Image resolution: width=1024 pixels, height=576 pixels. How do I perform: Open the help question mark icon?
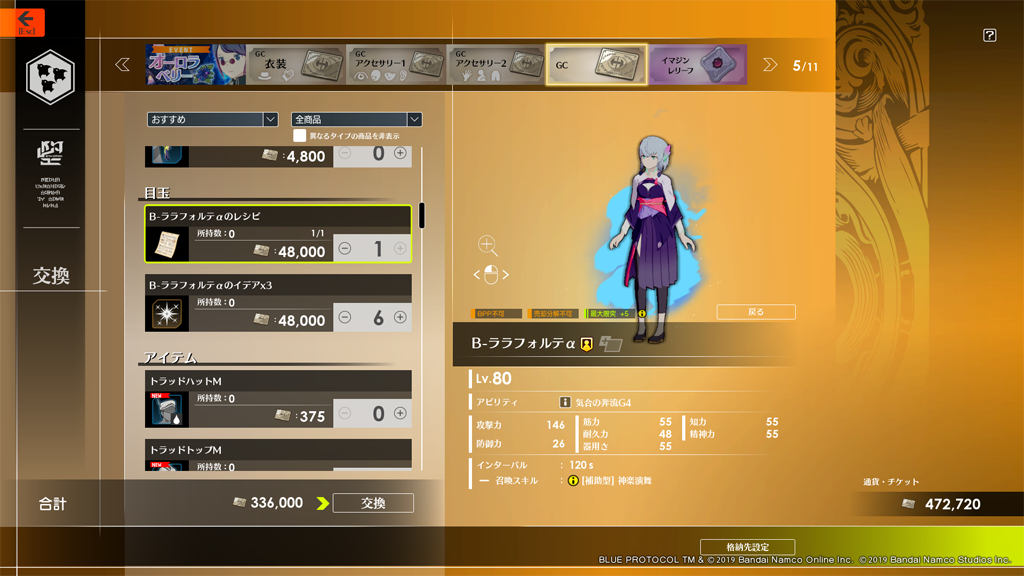(x=989, y=36)
